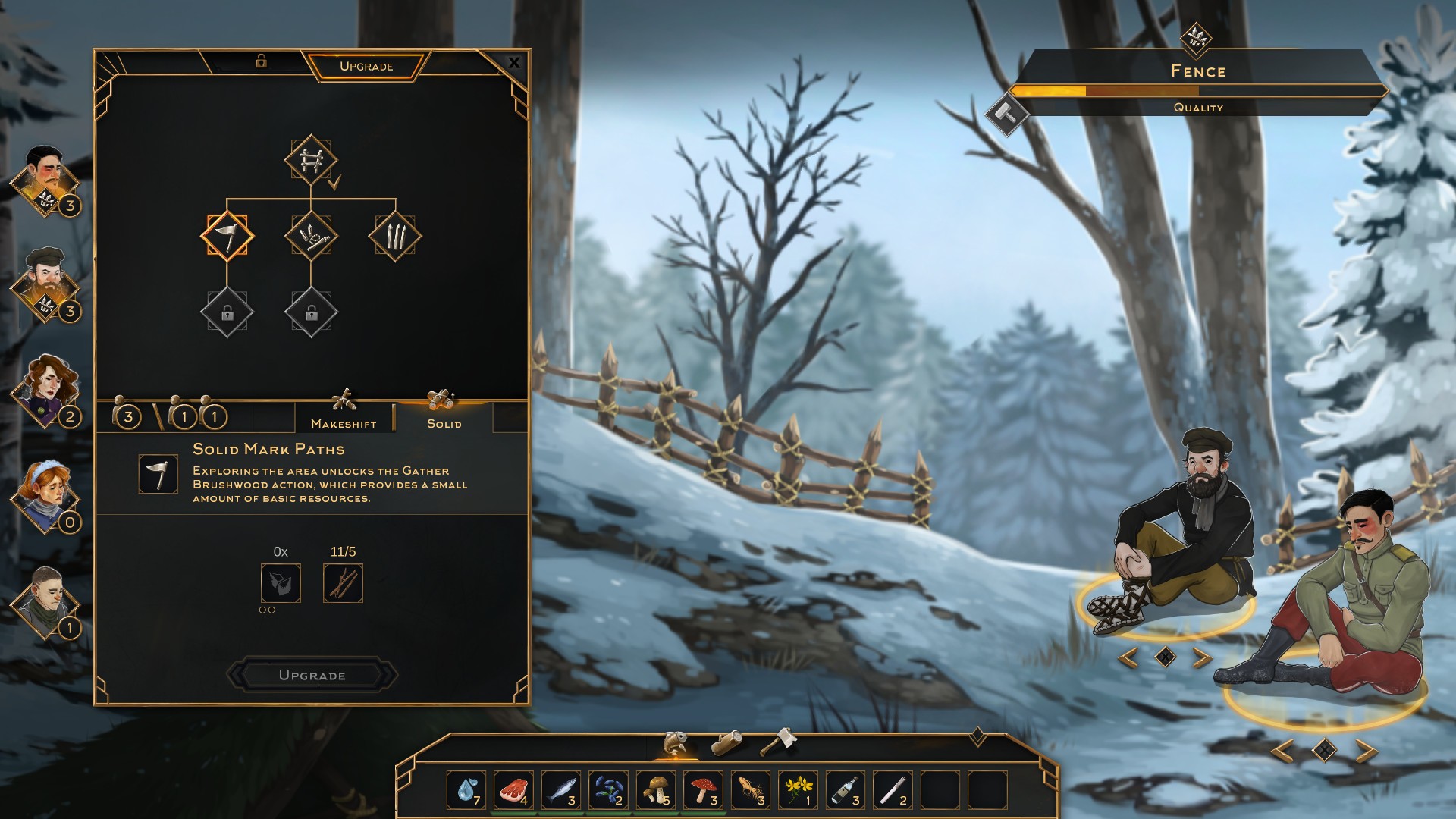Click the raw meat inventory slot
The image size is (1456, 819).
513,790
